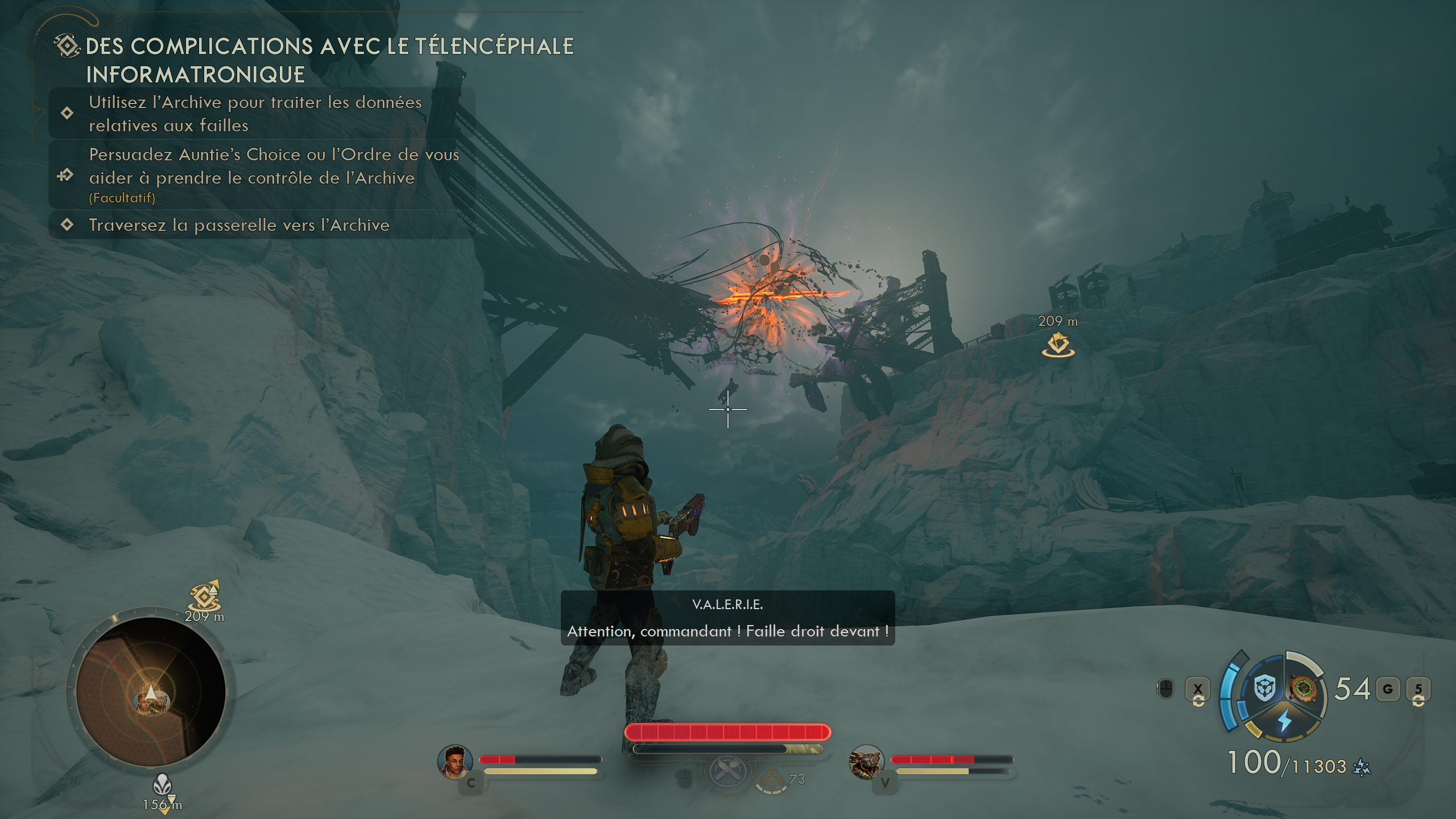Select the lightning bolt ammo segment
1456x819 pixels.
pos(1284,721)
